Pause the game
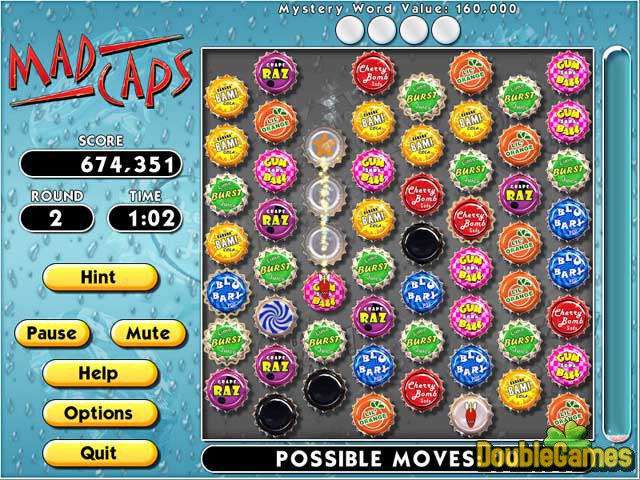This screenshot has height=480, width=640. (x=51, y=333)
